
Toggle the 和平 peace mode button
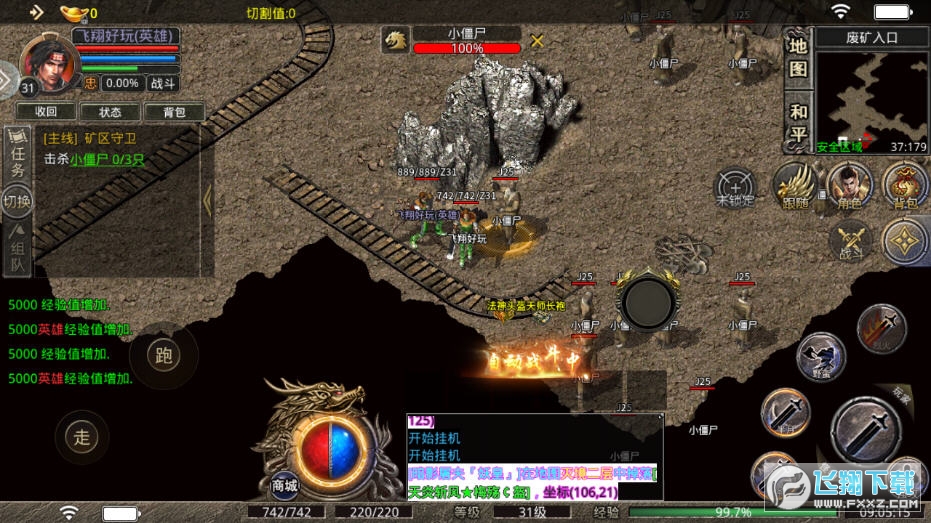[x=797, y=122]
